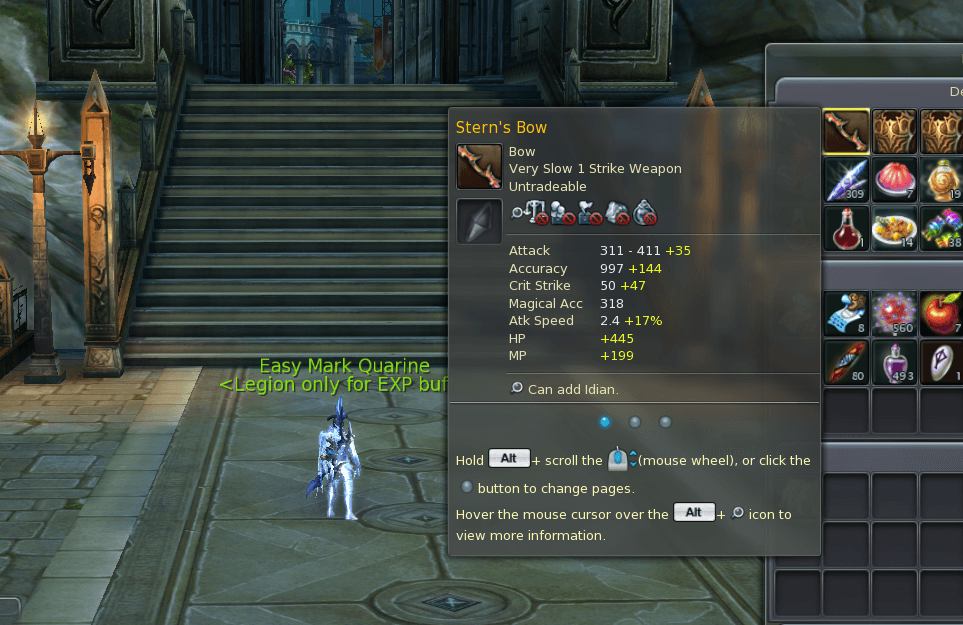Select the red jelly dessert item

point(894,180)
